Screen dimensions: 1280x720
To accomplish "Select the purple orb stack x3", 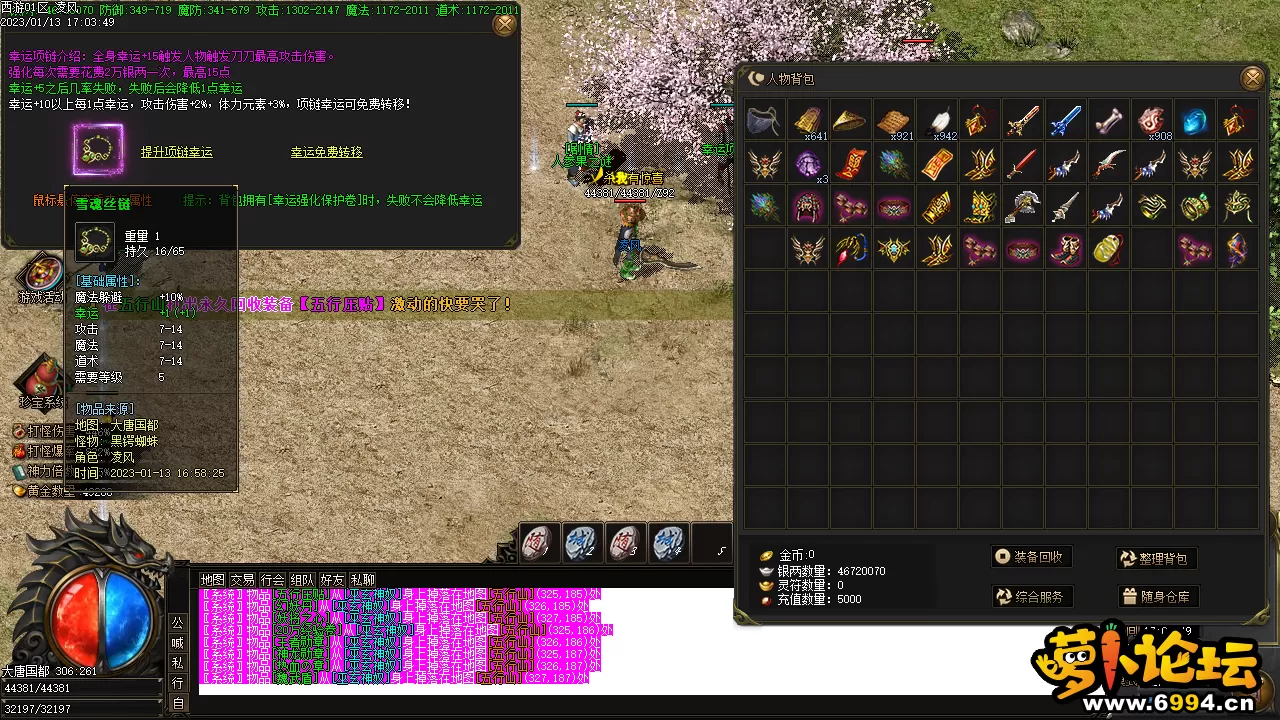I will [808, 163].
